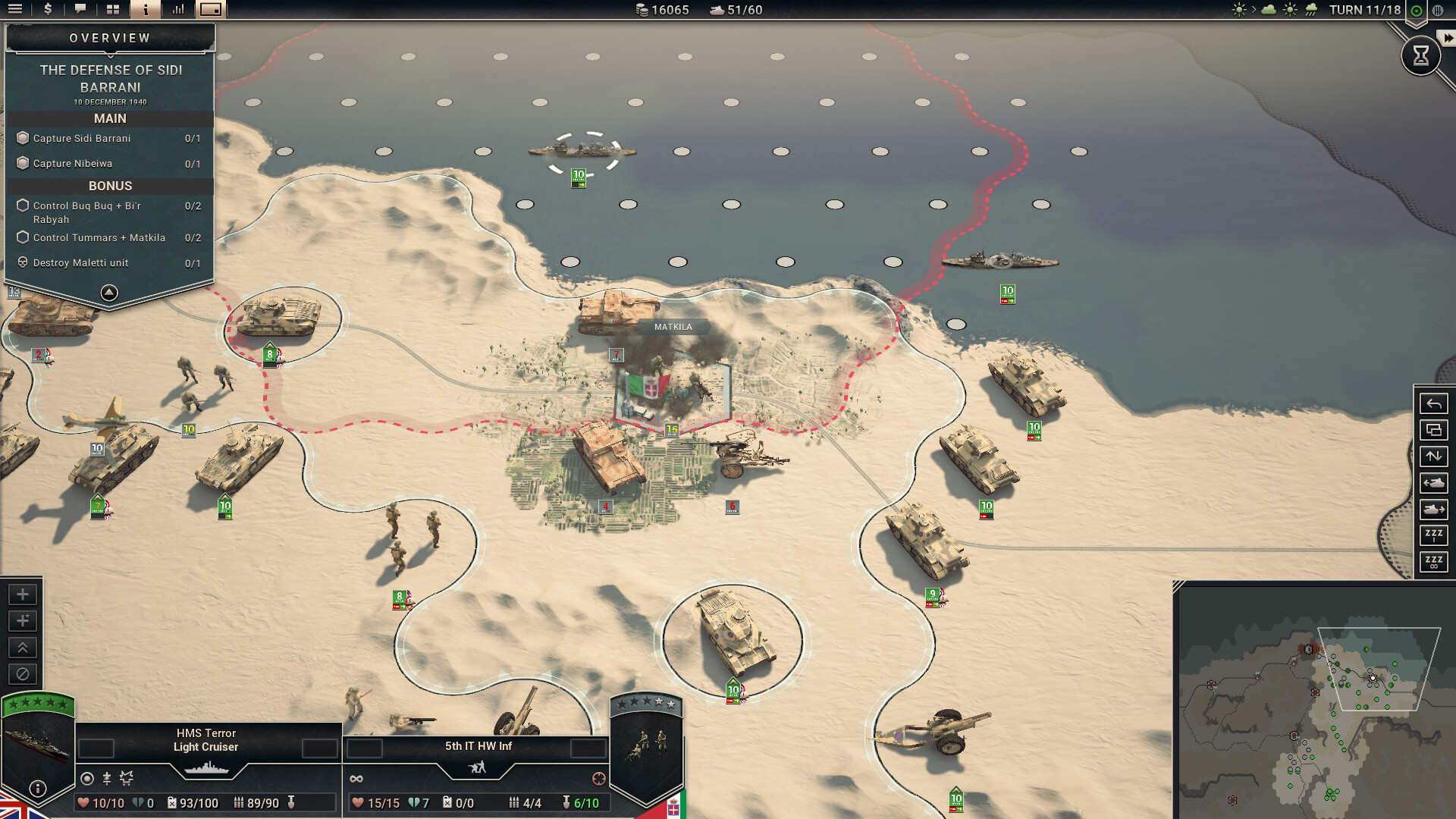Select previous unit using tank-left-arrow icon
The image size is (1456, 819).
(x=1433, y=483)
